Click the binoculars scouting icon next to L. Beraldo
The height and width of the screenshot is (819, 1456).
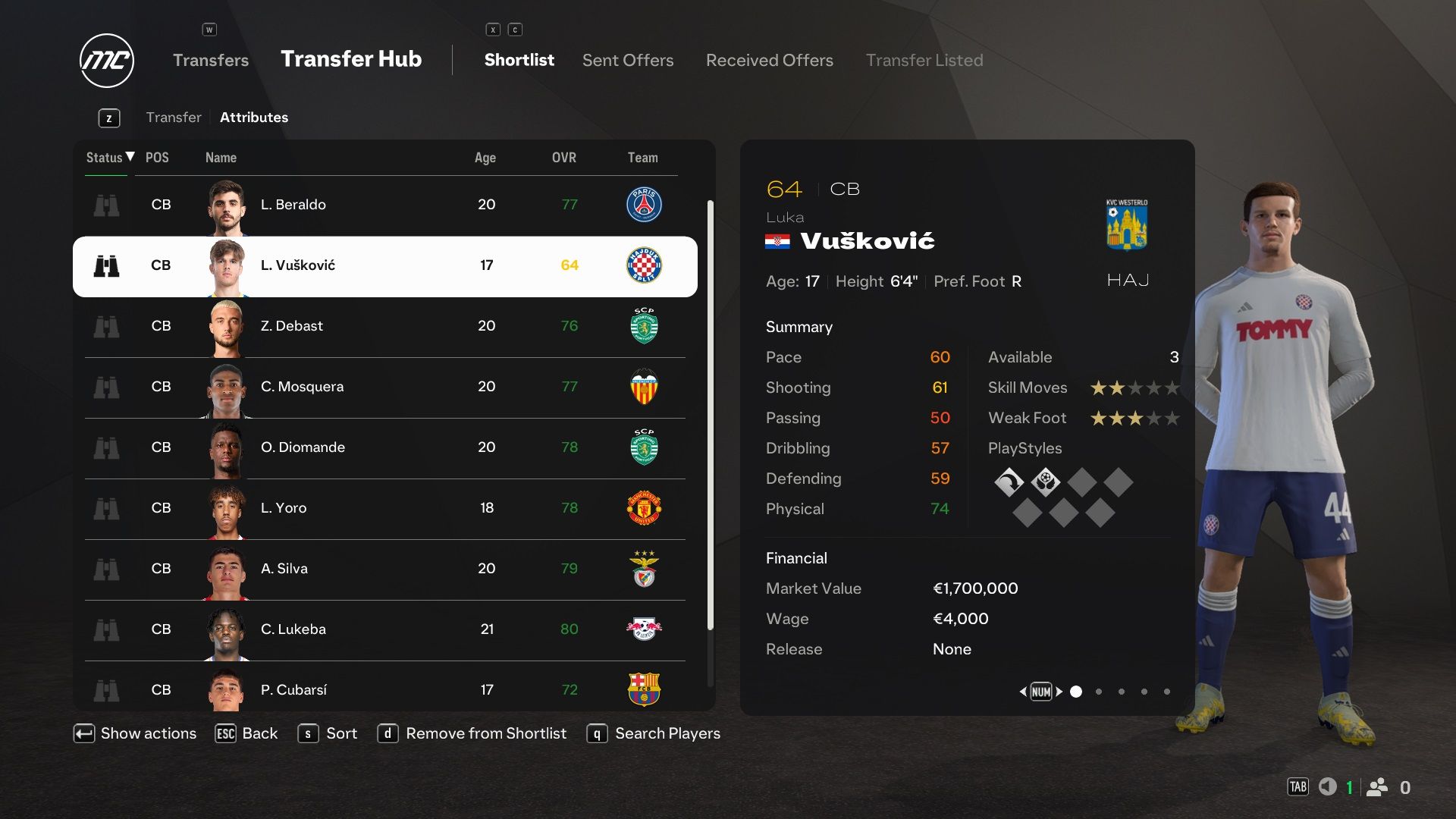[x=107, y=205]
